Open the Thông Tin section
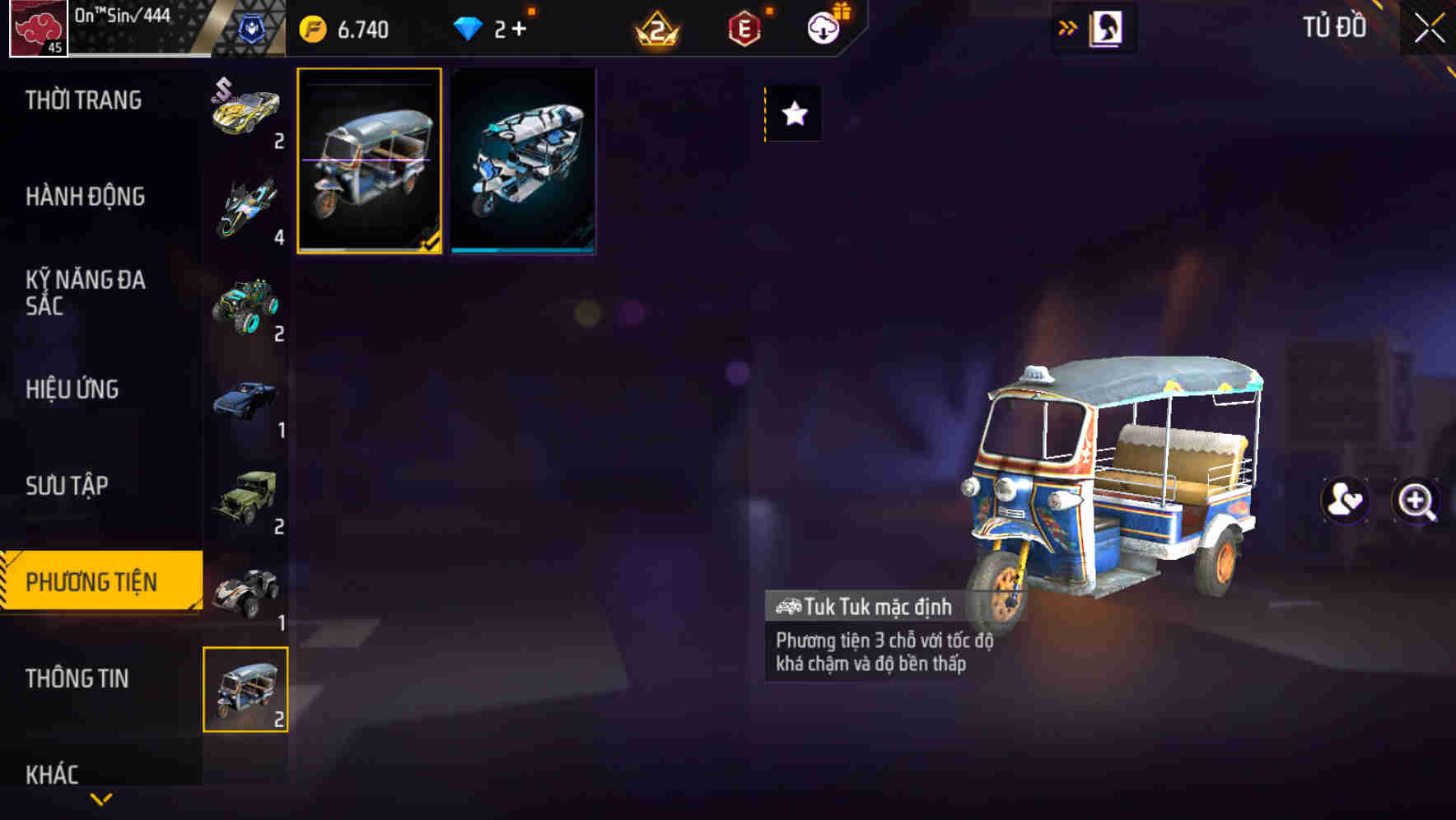The width and height of the screenshot is (1456, 820). (78, 679)
